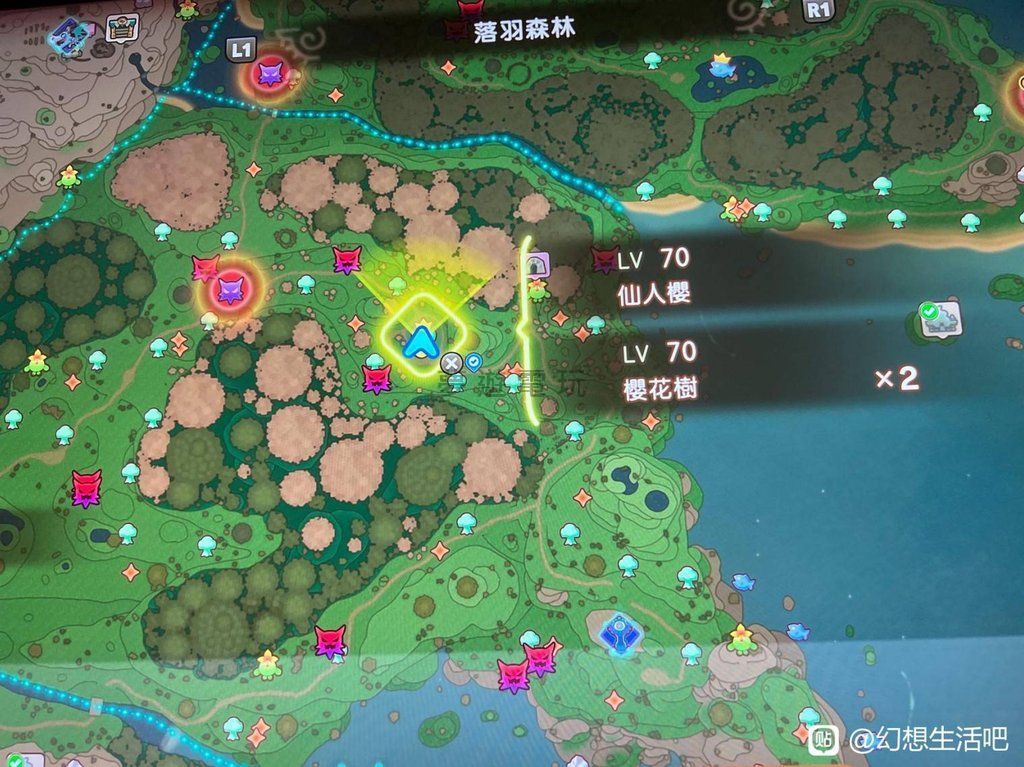Select the cave entrance marker
The width and height of the screenshot is (1024, 767).
coord(538,264)
